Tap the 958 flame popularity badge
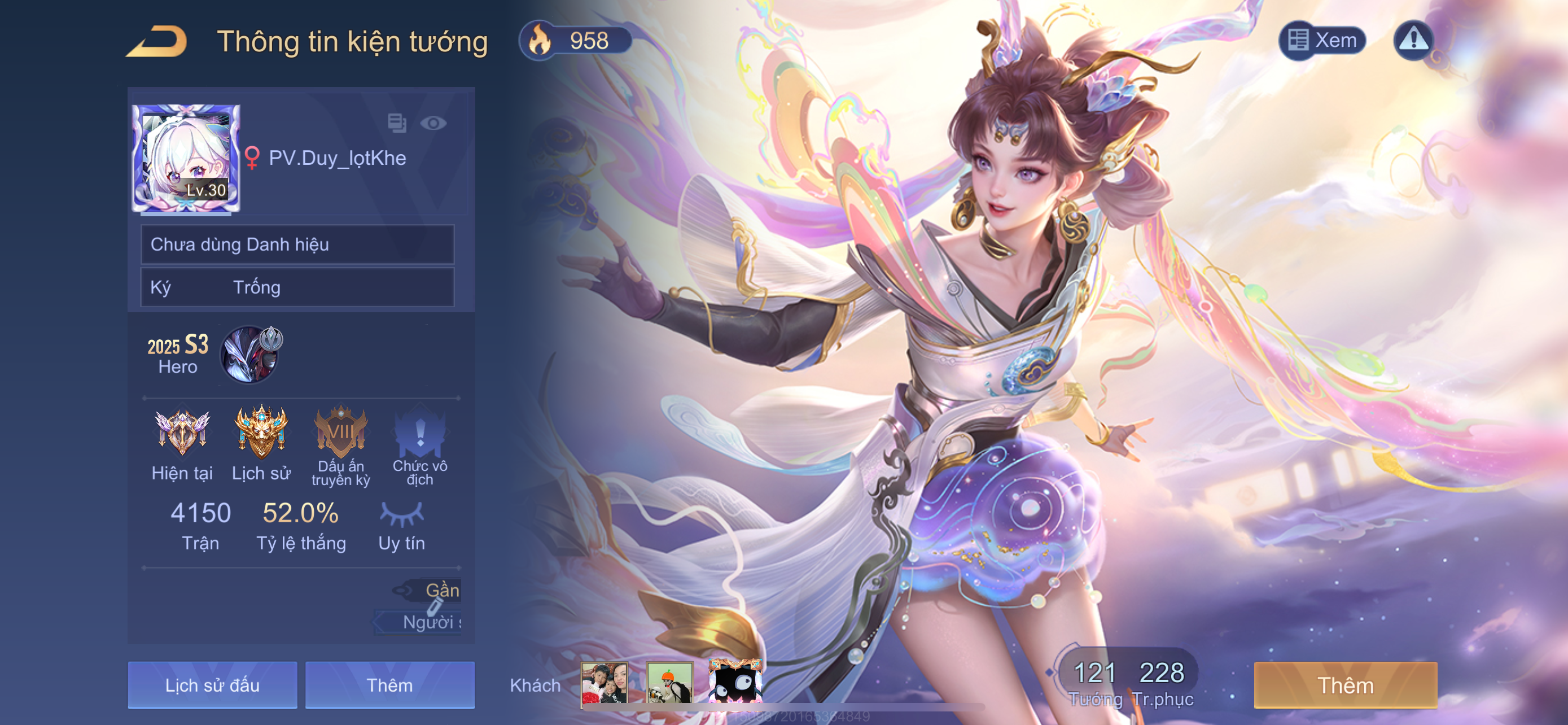This screenshot has width=1568, height=725. [575, 41]
